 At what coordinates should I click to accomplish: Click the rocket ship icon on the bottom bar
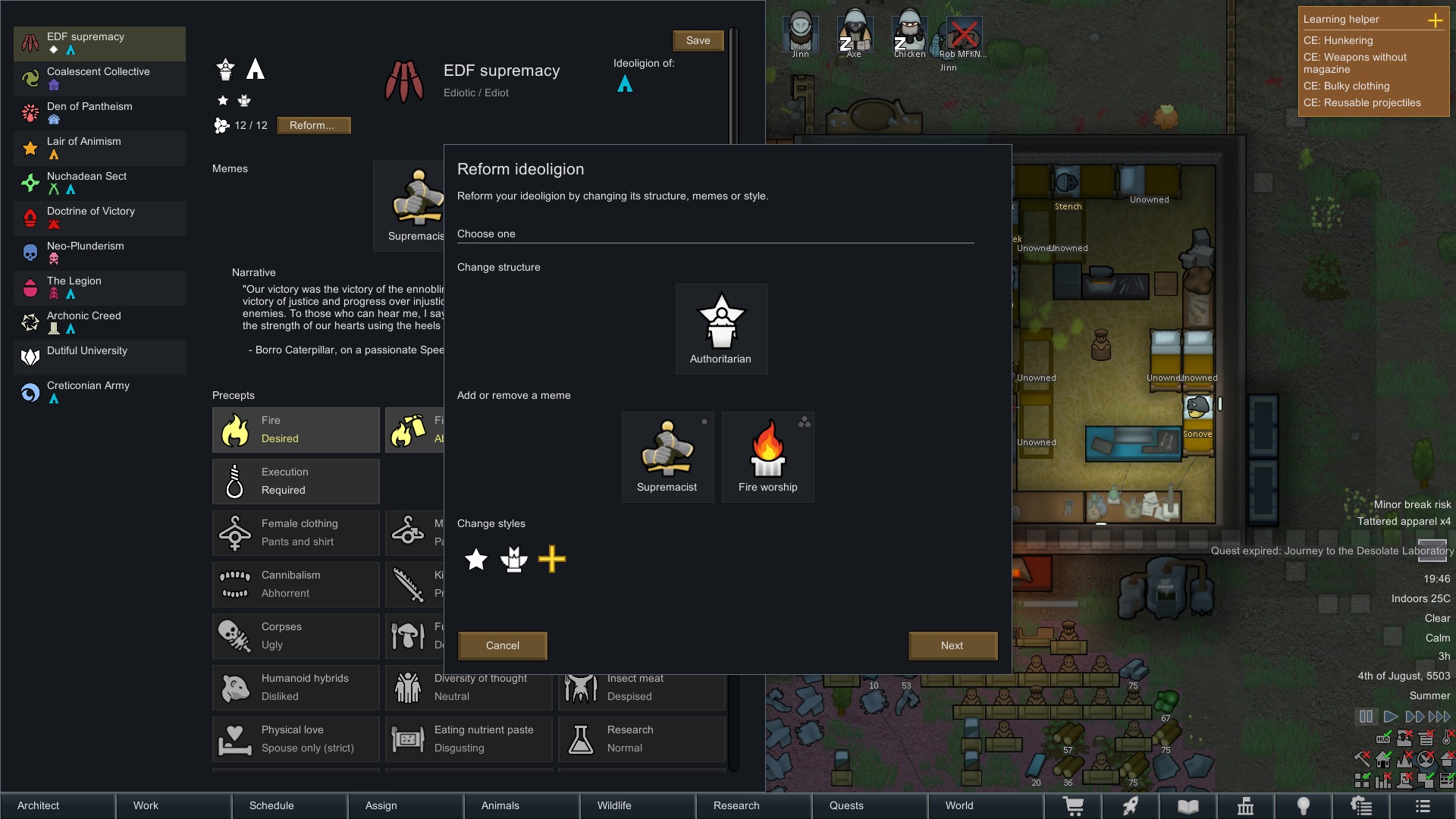[1131, 806]
